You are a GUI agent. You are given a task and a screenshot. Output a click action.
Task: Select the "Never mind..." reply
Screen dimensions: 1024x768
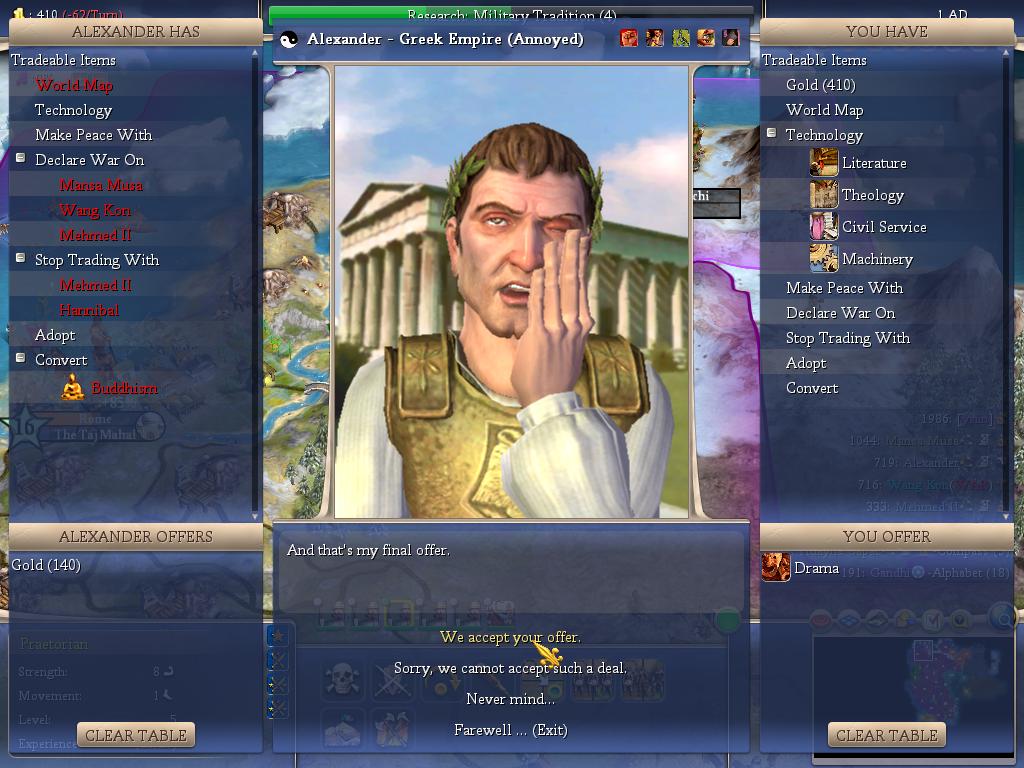510,699
